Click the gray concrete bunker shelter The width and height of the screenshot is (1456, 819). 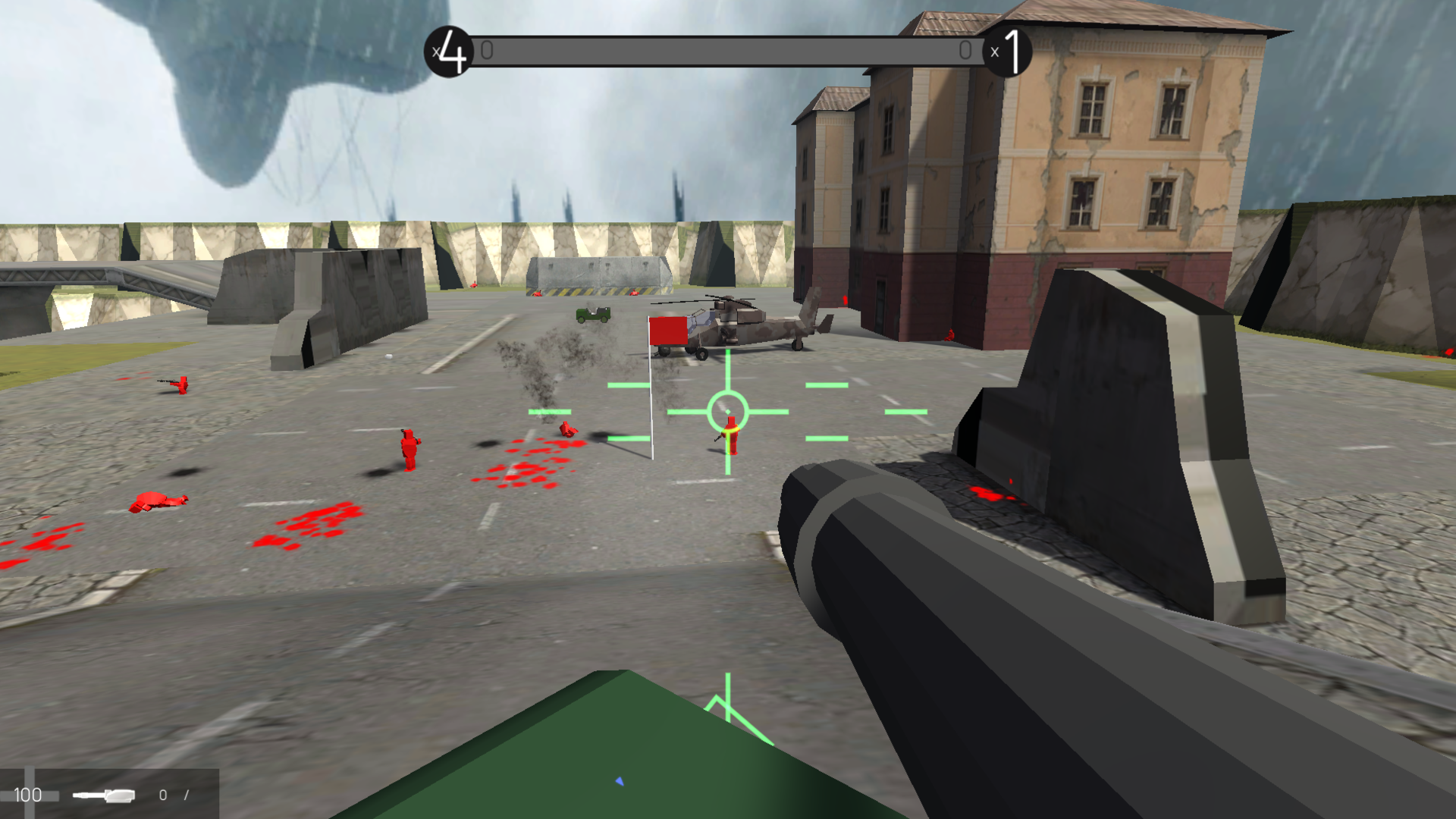599,277
